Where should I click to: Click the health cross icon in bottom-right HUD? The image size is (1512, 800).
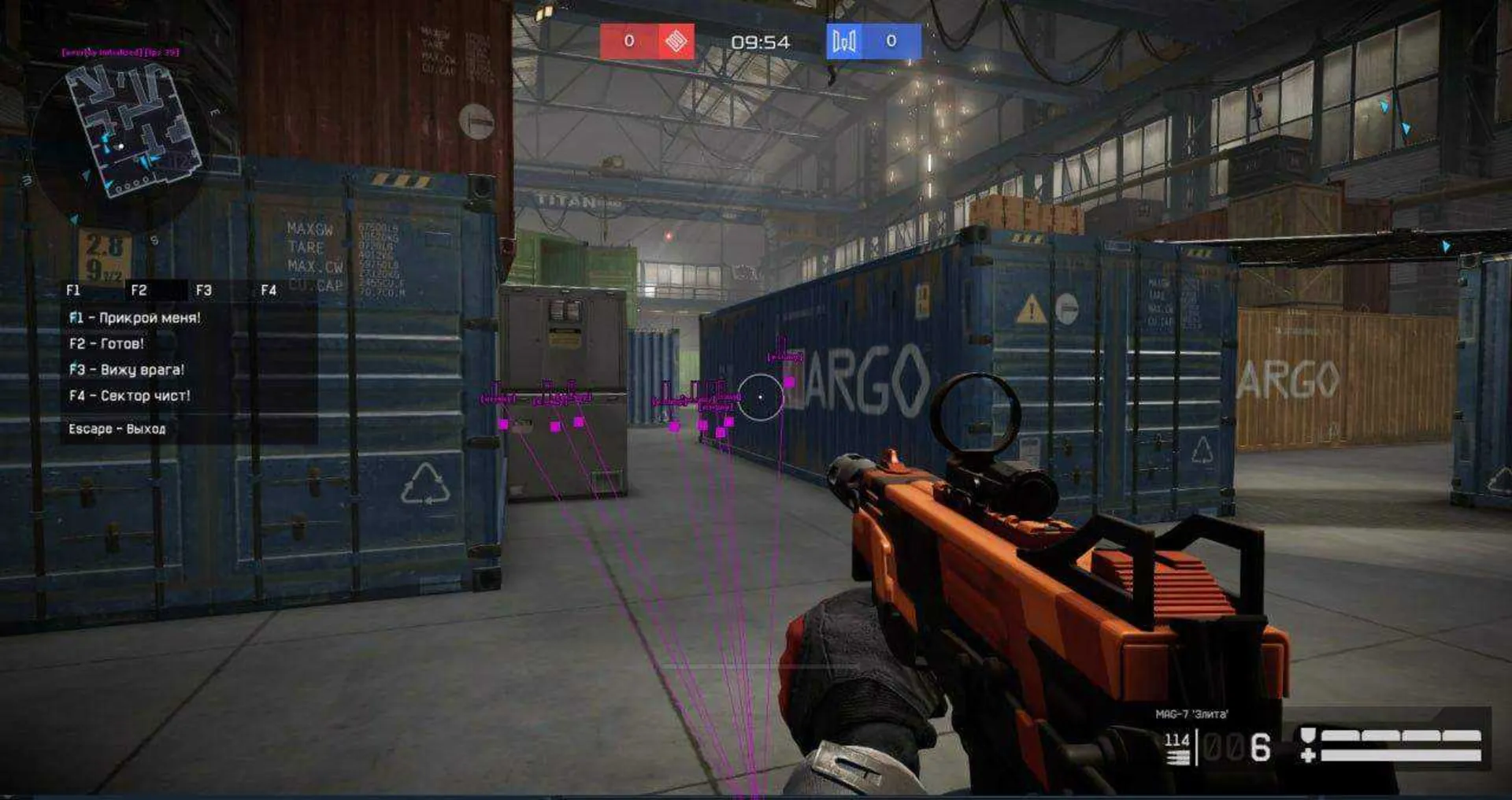[1307, 754]
